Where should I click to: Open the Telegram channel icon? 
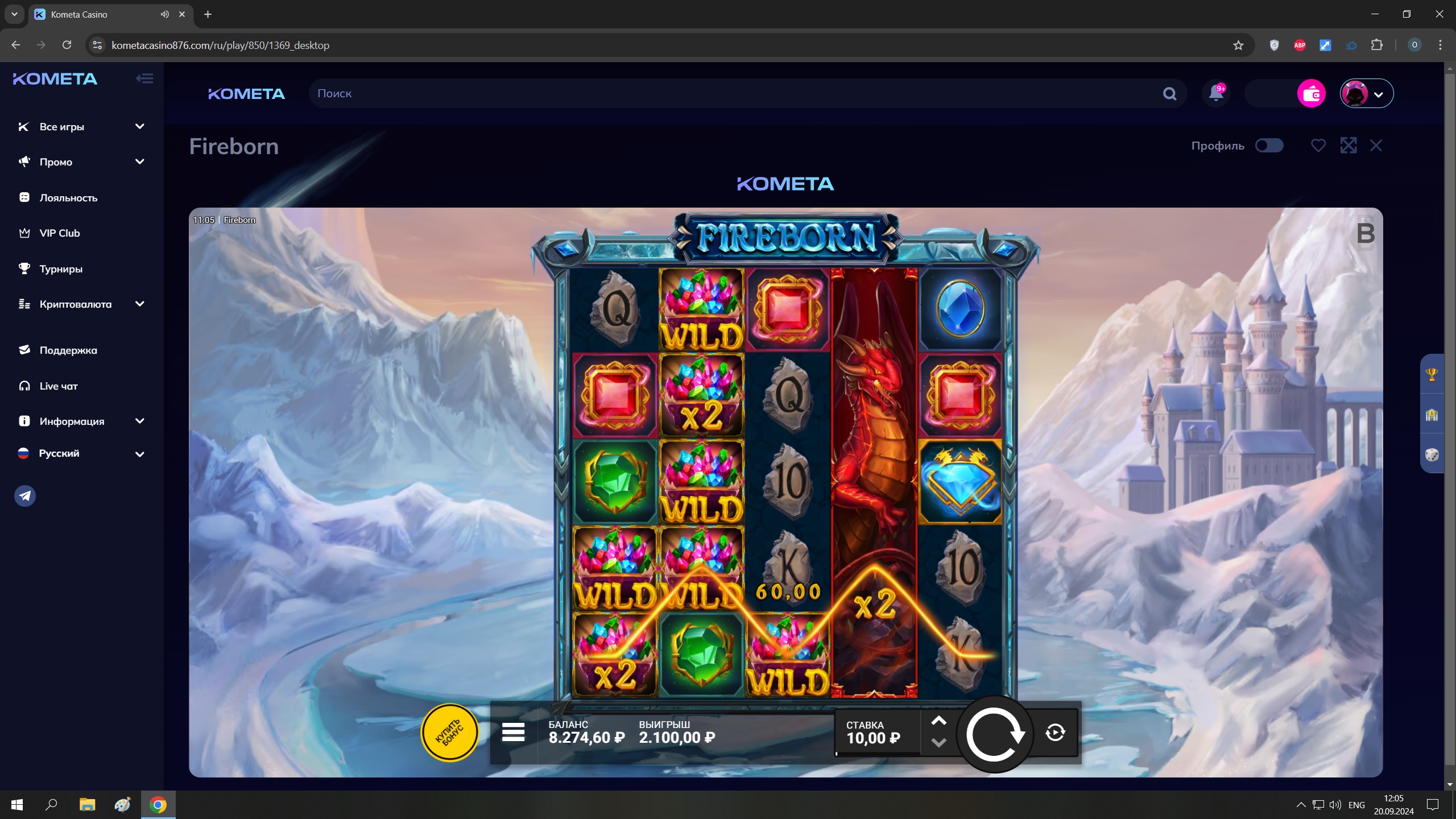(x=25, y=496)
